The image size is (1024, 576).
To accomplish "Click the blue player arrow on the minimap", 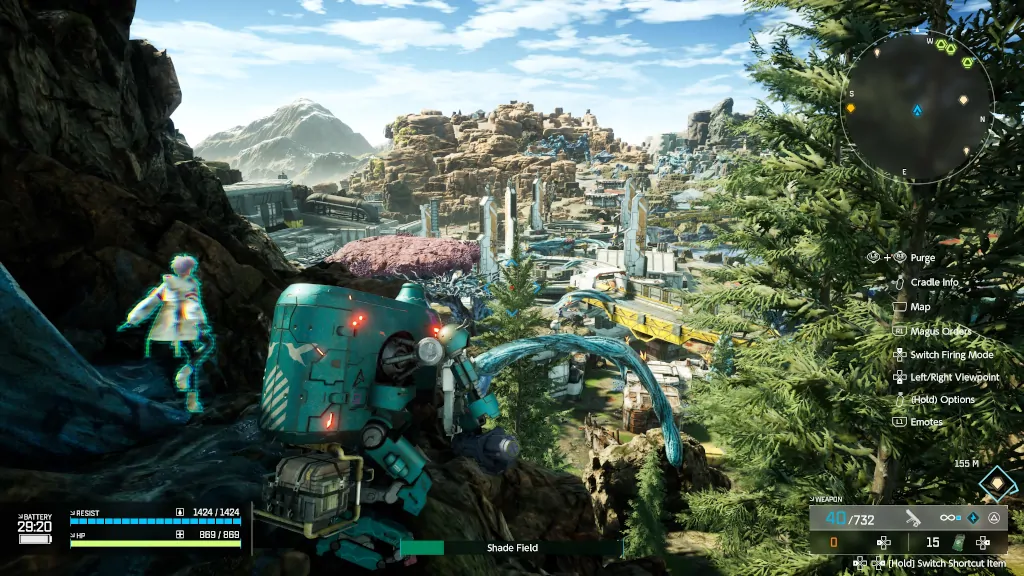I will 917,109.
